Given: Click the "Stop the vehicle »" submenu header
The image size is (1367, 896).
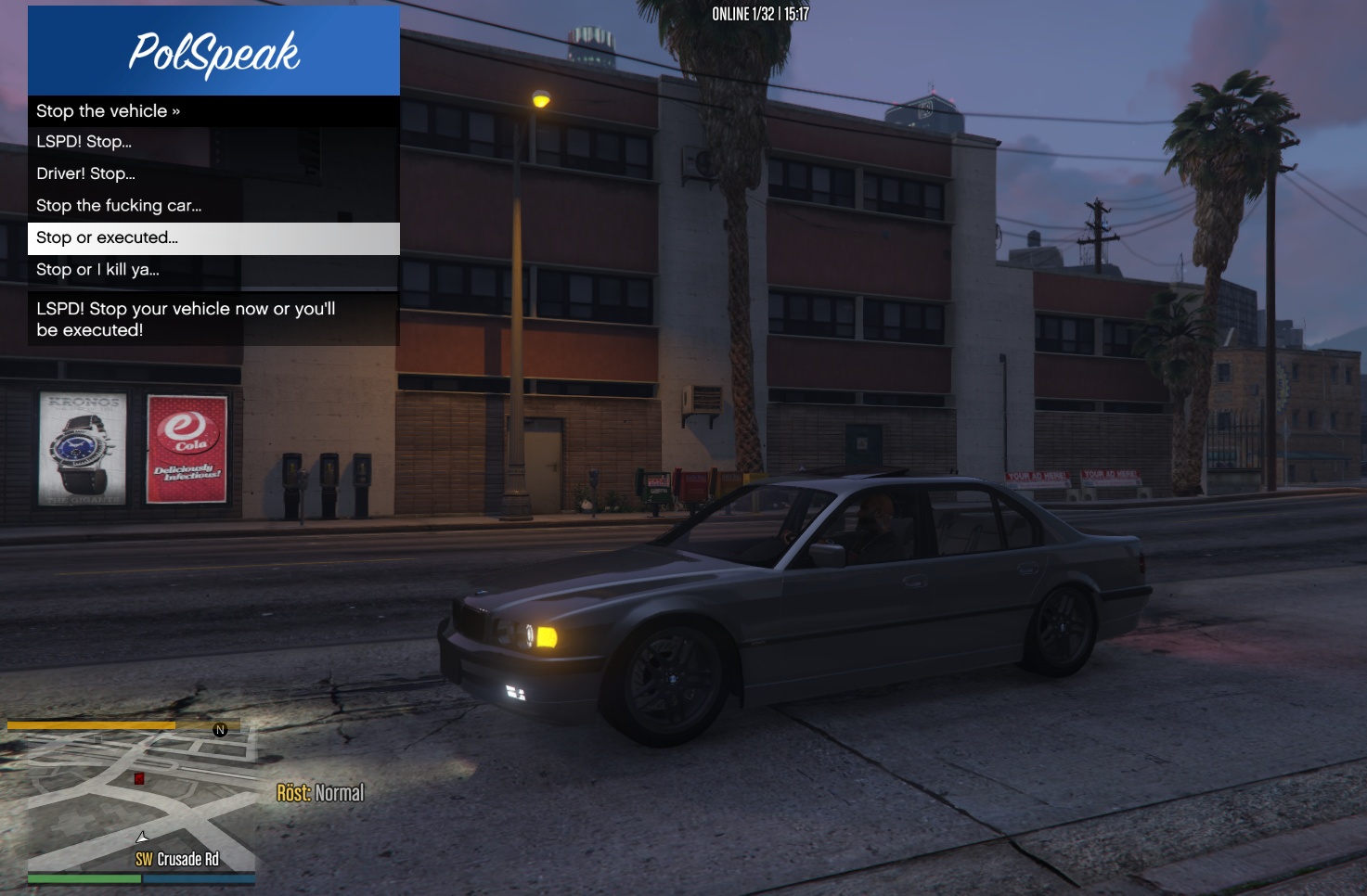Looking at the screenshot, I should (213, 111).
